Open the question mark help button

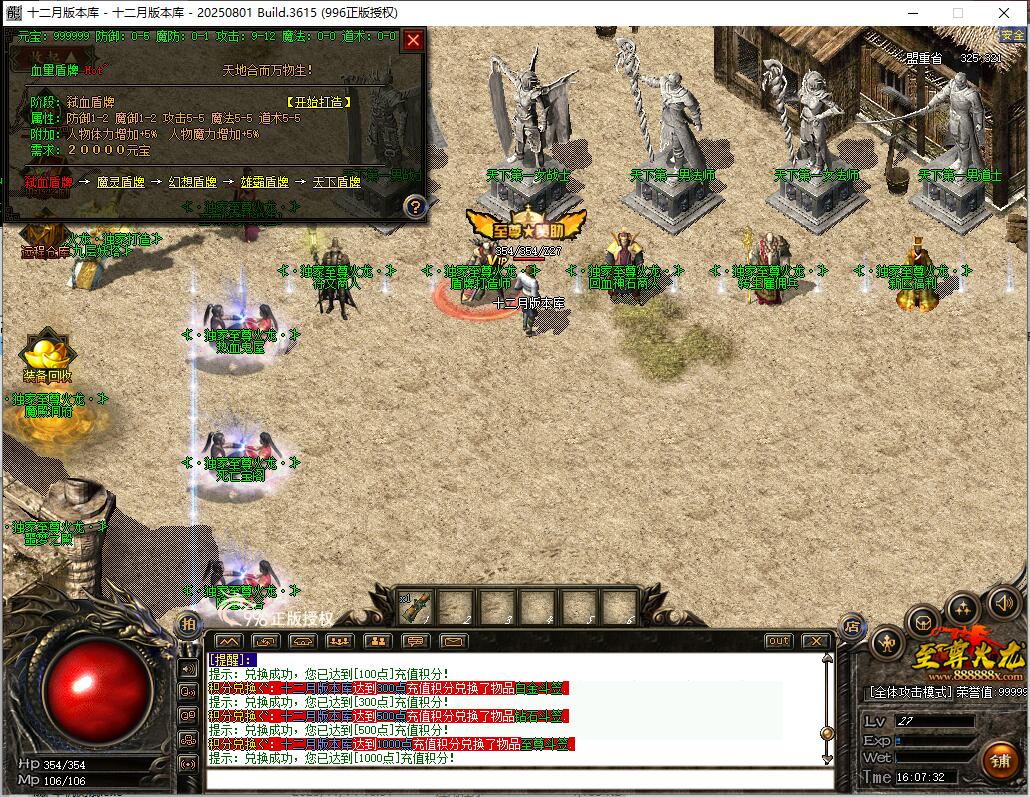(x=415, y=206)
